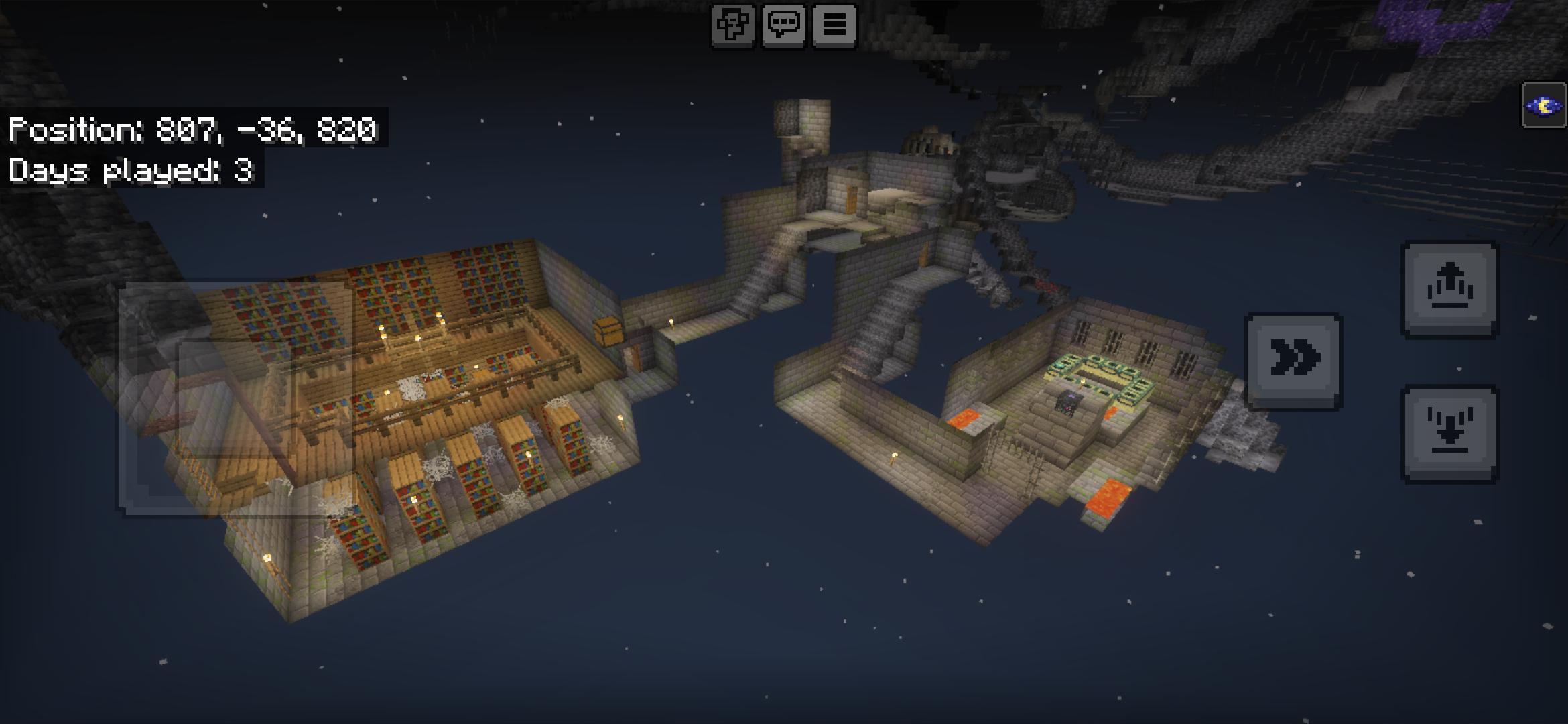Activate the double-chevron sprint button
Viewport: 1568px width, 724px height.
[x=1293, y=361]
